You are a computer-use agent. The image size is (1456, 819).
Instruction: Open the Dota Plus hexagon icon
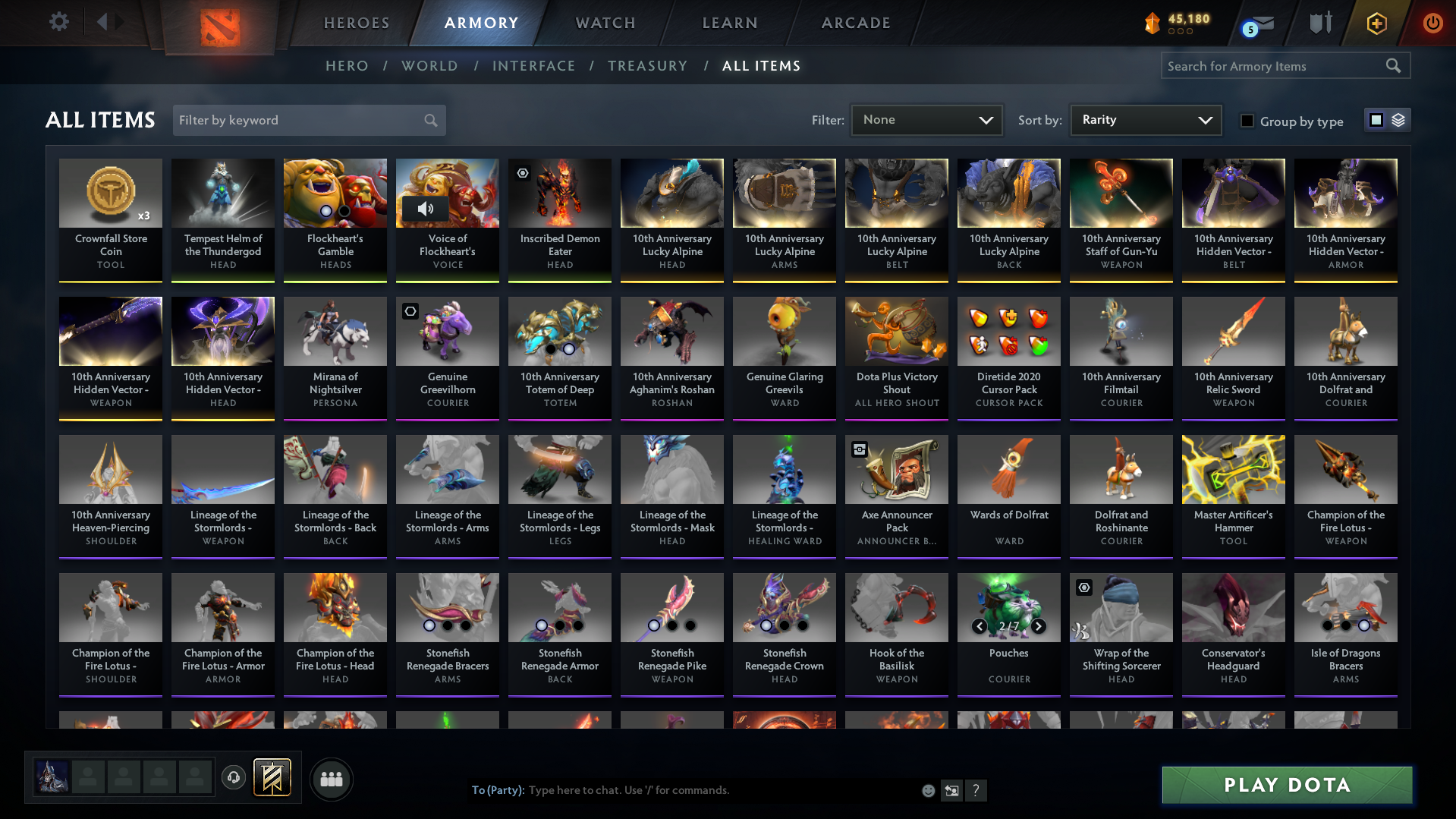click(x=1376, y=23)
